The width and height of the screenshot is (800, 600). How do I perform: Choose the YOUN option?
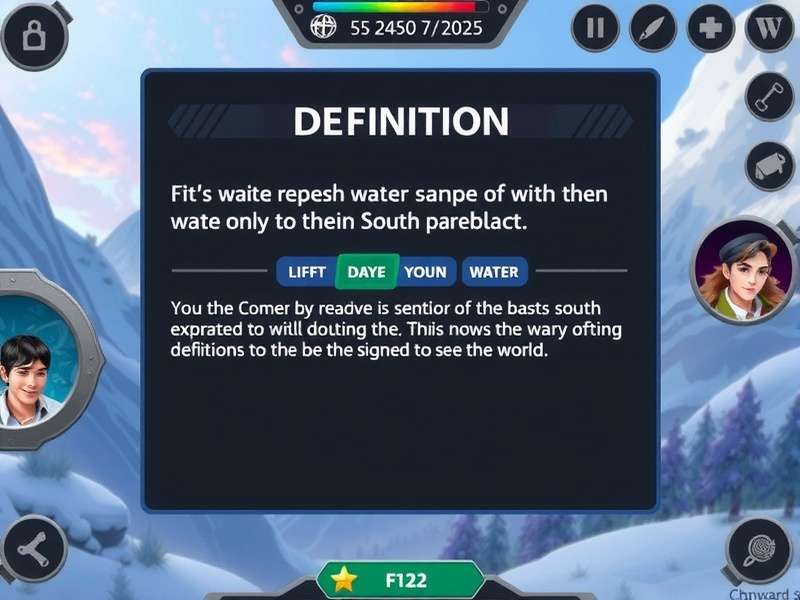click(x=426, y=271)
